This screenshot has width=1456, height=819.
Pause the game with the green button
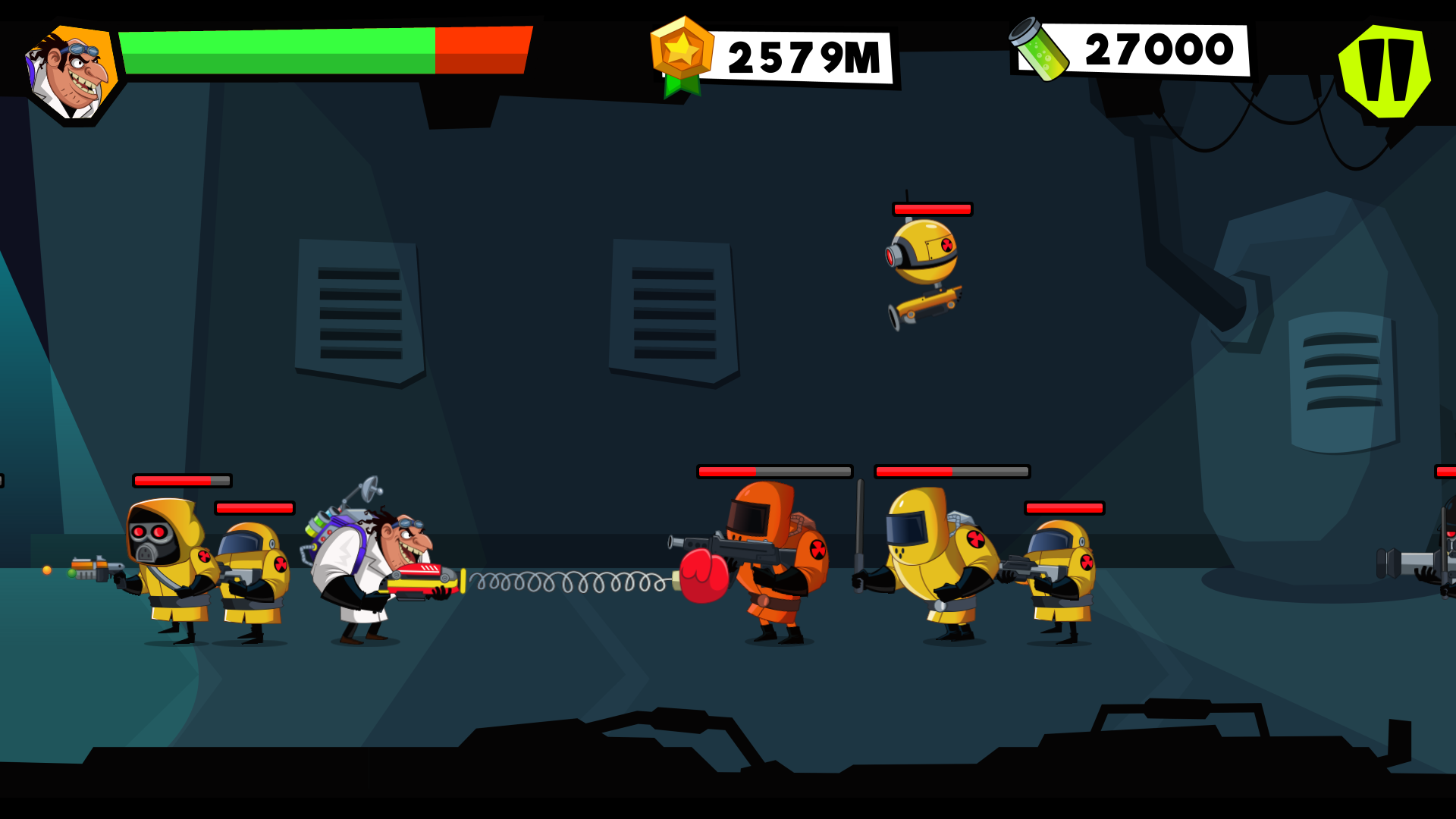coord(1385,72)
